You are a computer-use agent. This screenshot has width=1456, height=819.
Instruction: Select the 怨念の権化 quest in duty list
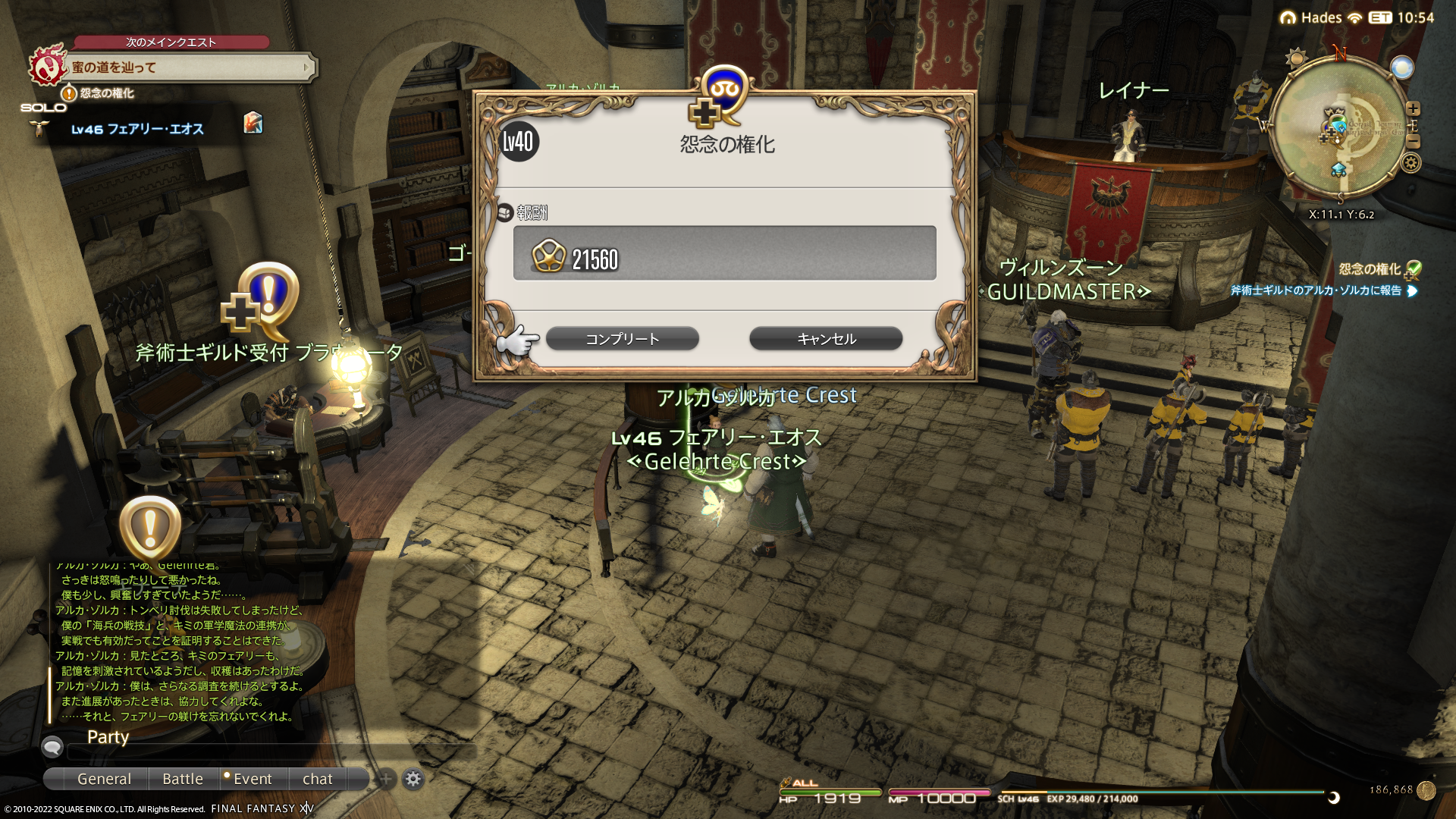tap(1370, 269)
